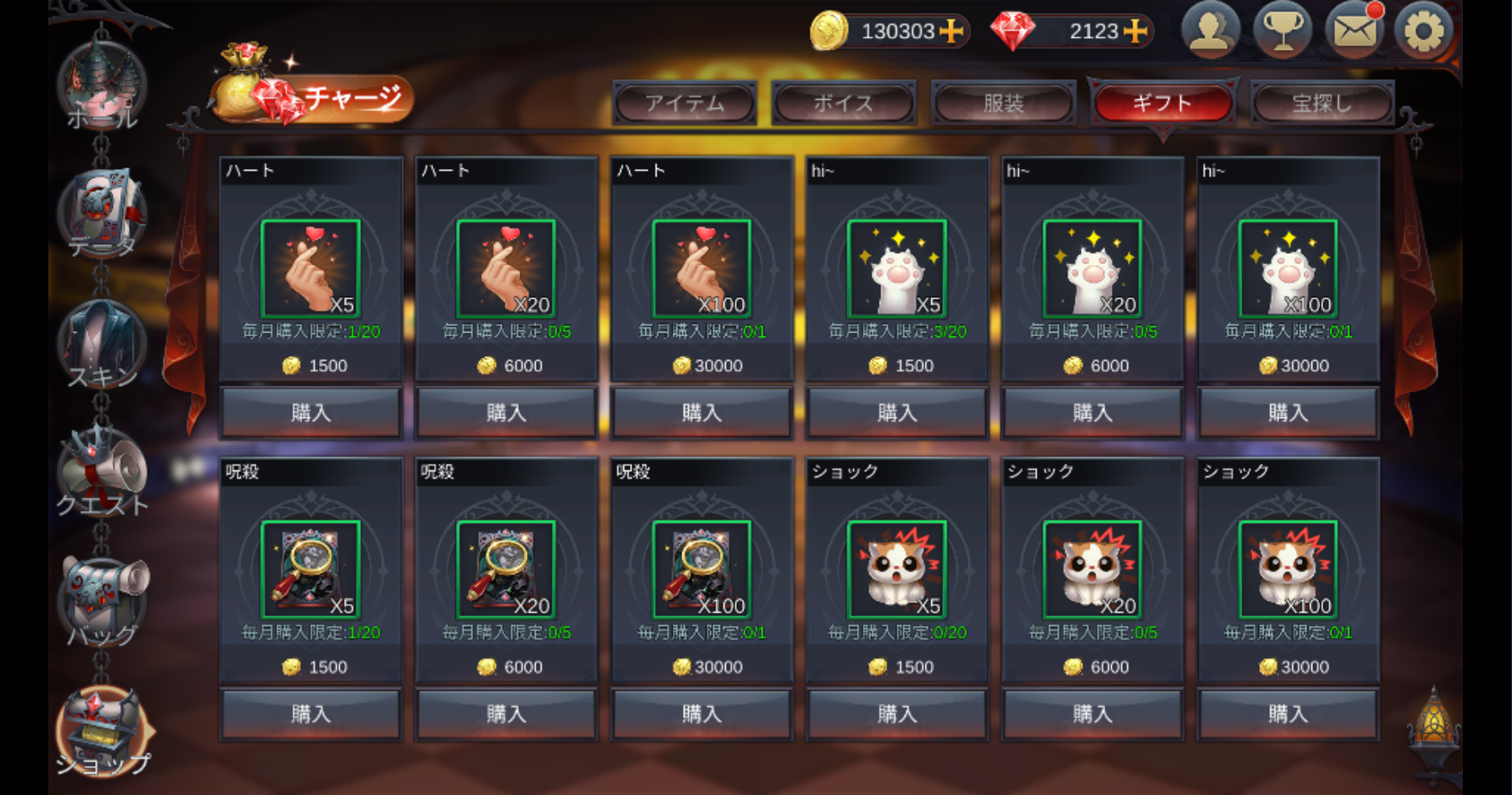Purchase the ショック X100 gift pack

tap(1288, 714)
